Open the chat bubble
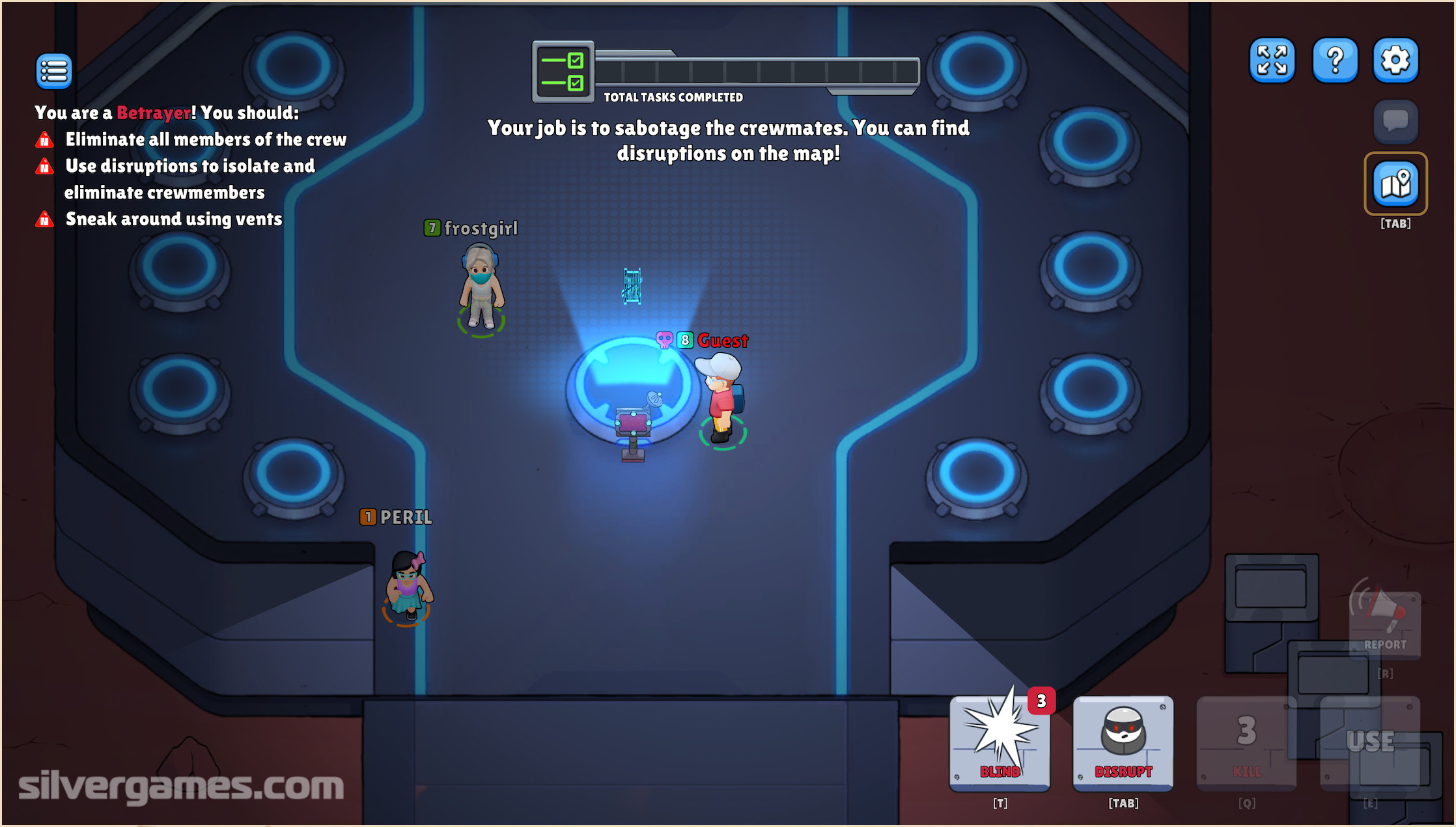Screen dimensions: 1456x827 coord(1395,121)
